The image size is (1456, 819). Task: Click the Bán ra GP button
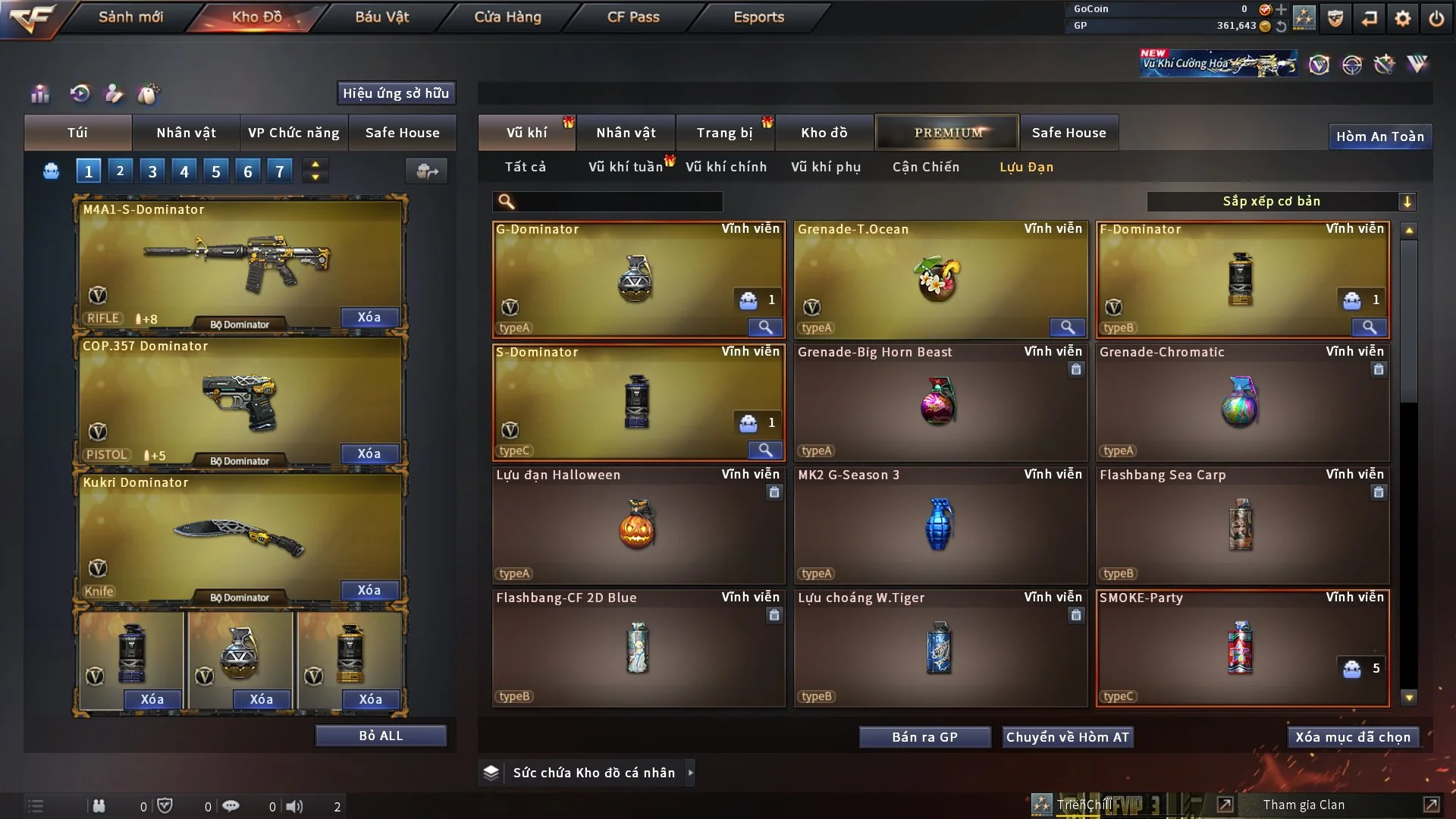pyautogui.click(x=924, y=736)
